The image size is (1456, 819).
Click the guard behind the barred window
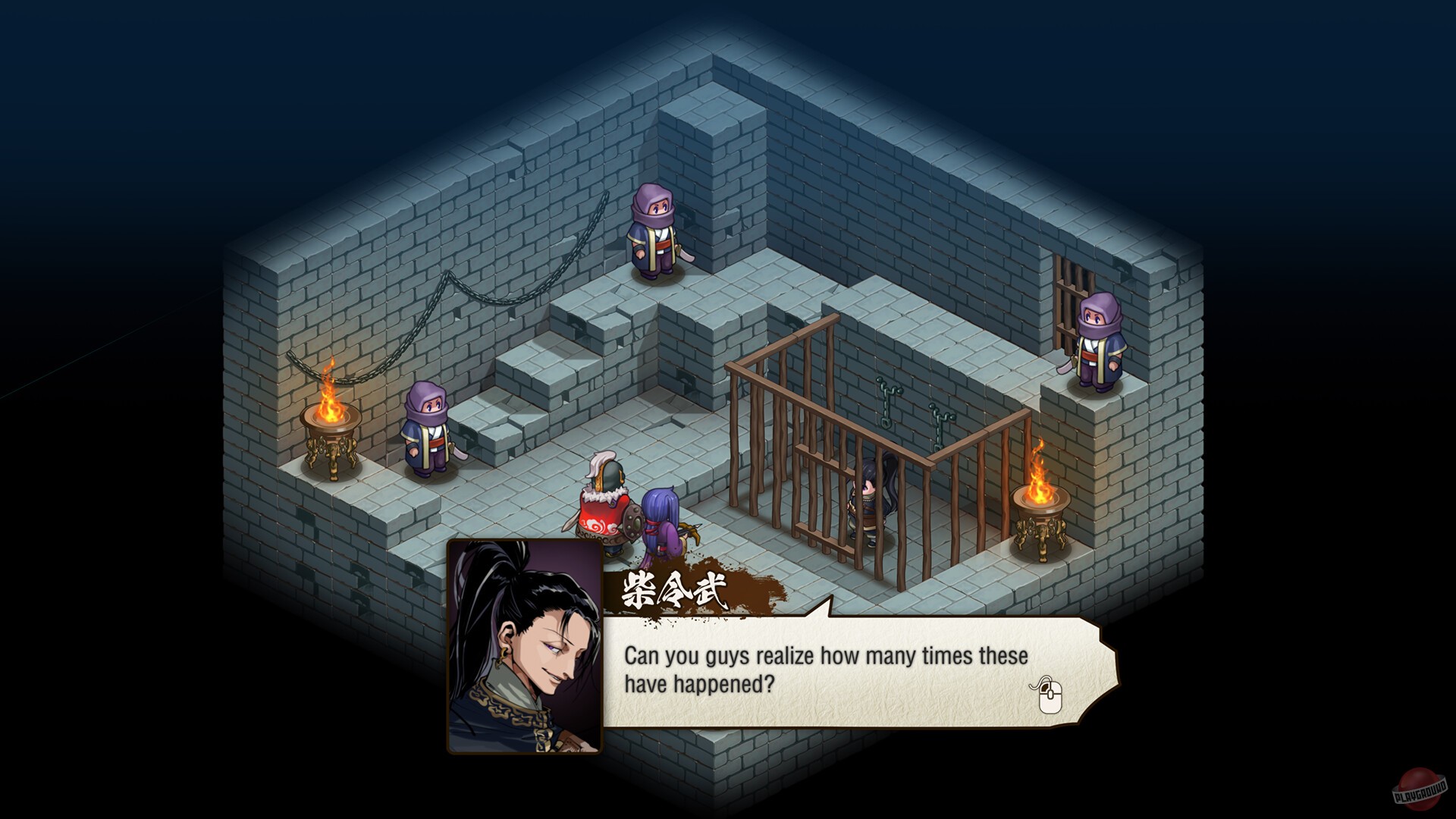(1099, 341)
